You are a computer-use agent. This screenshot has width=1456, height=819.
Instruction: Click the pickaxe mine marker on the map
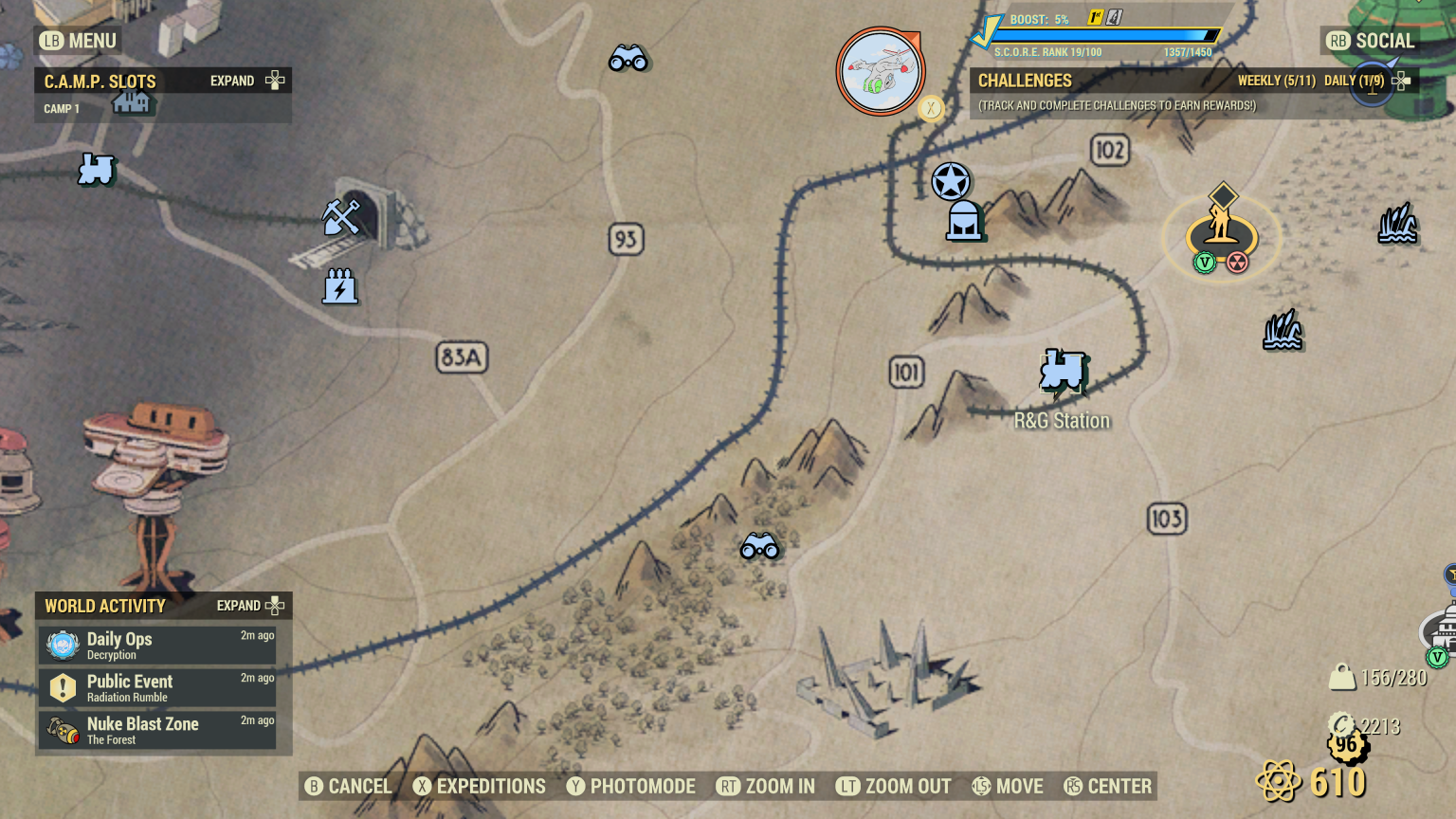point(343,218)
